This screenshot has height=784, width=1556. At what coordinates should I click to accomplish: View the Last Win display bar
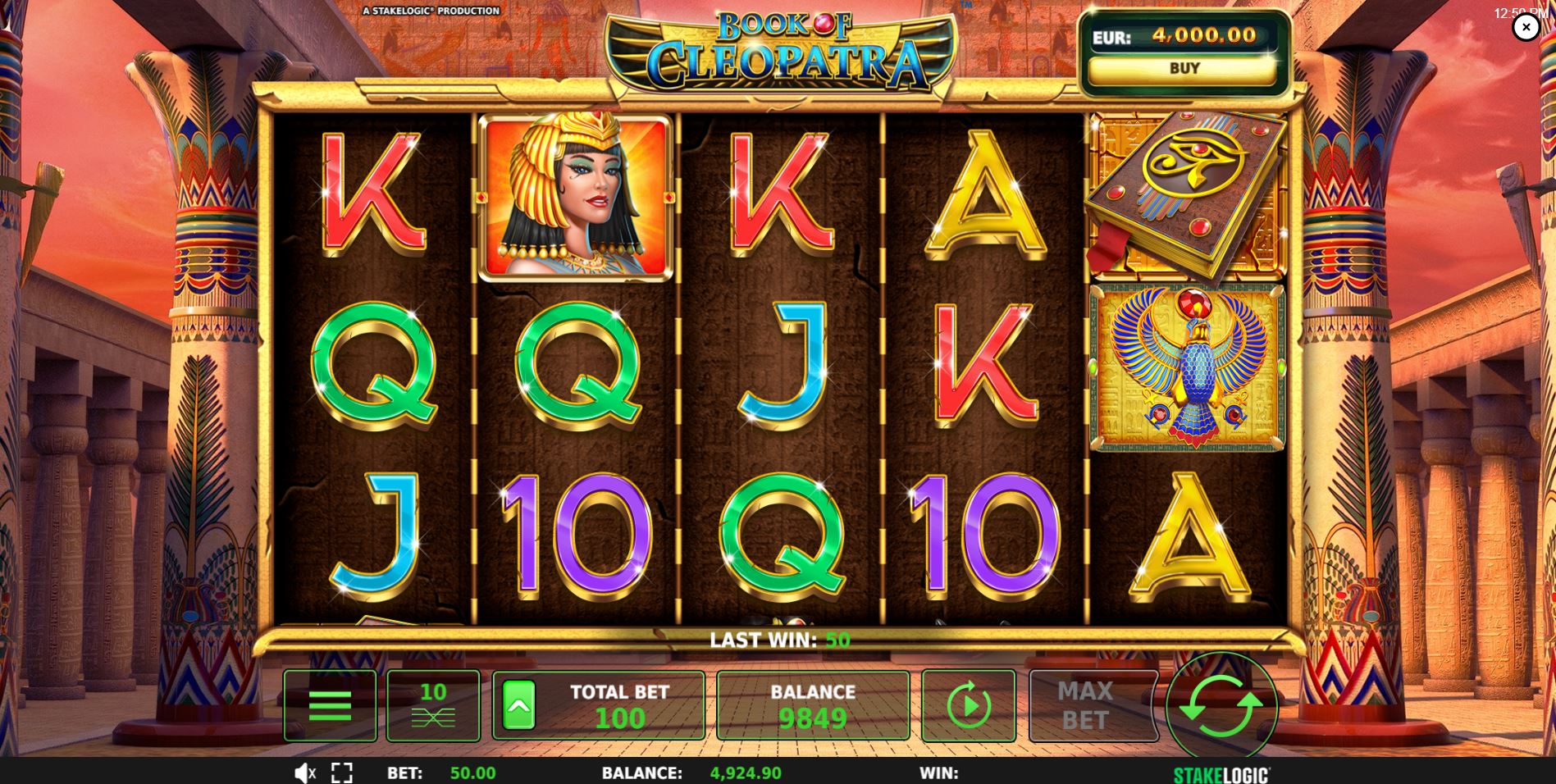pos(778,639)
